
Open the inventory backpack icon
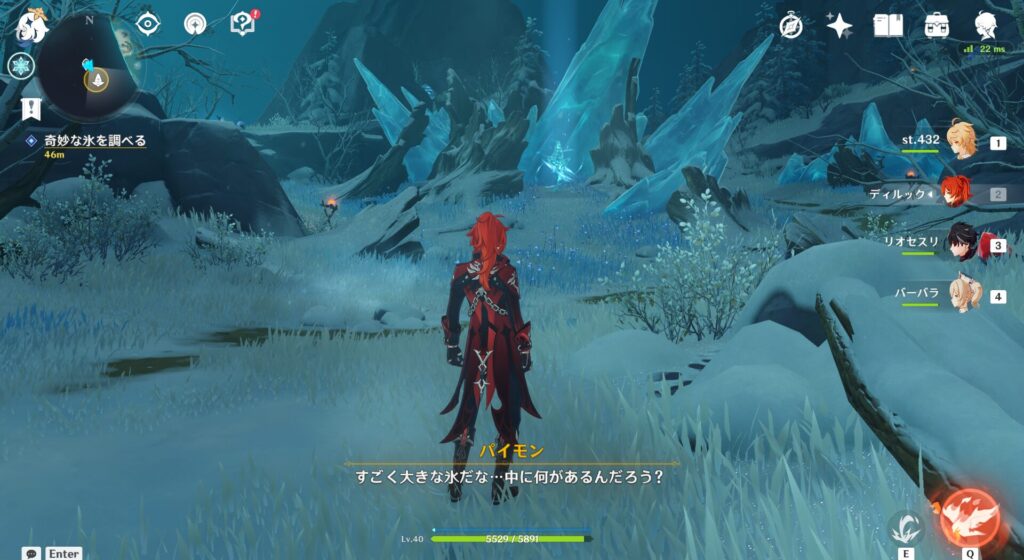point(937,26)
